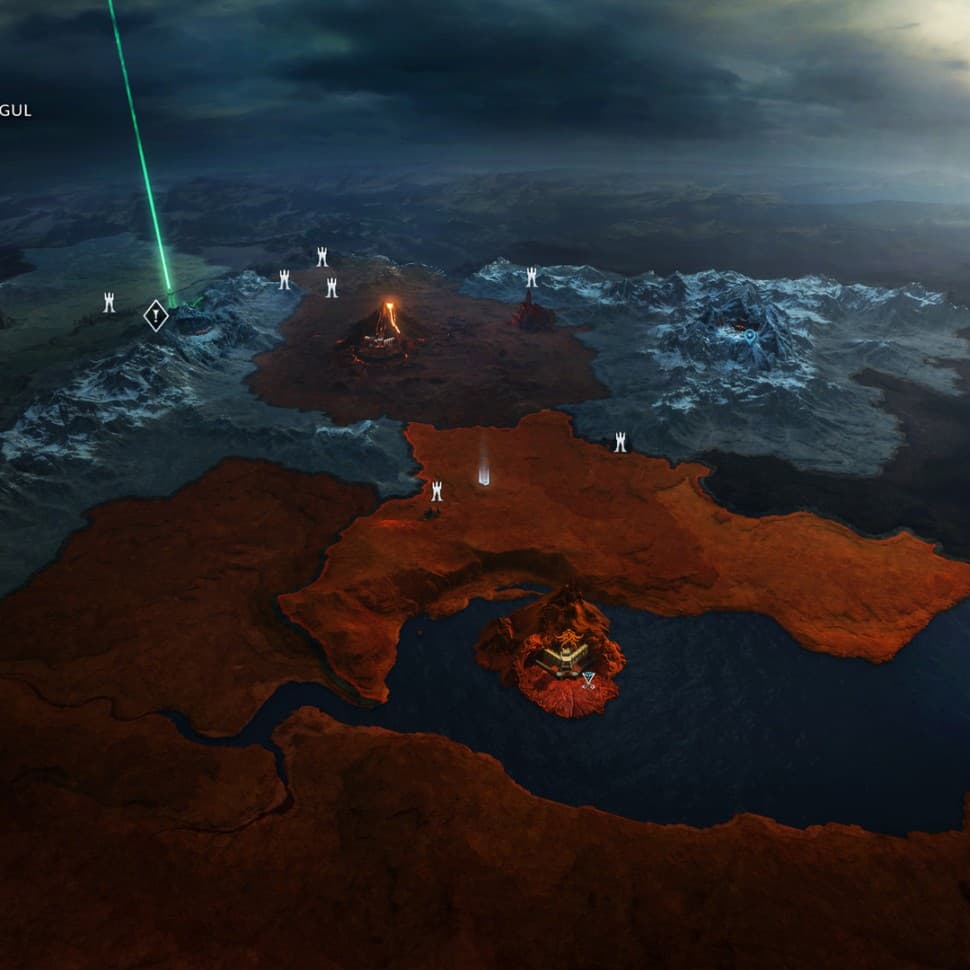The image size is (970, 970).
Task: Select the triangle marker on the island fortress
Action: [588, 680]
